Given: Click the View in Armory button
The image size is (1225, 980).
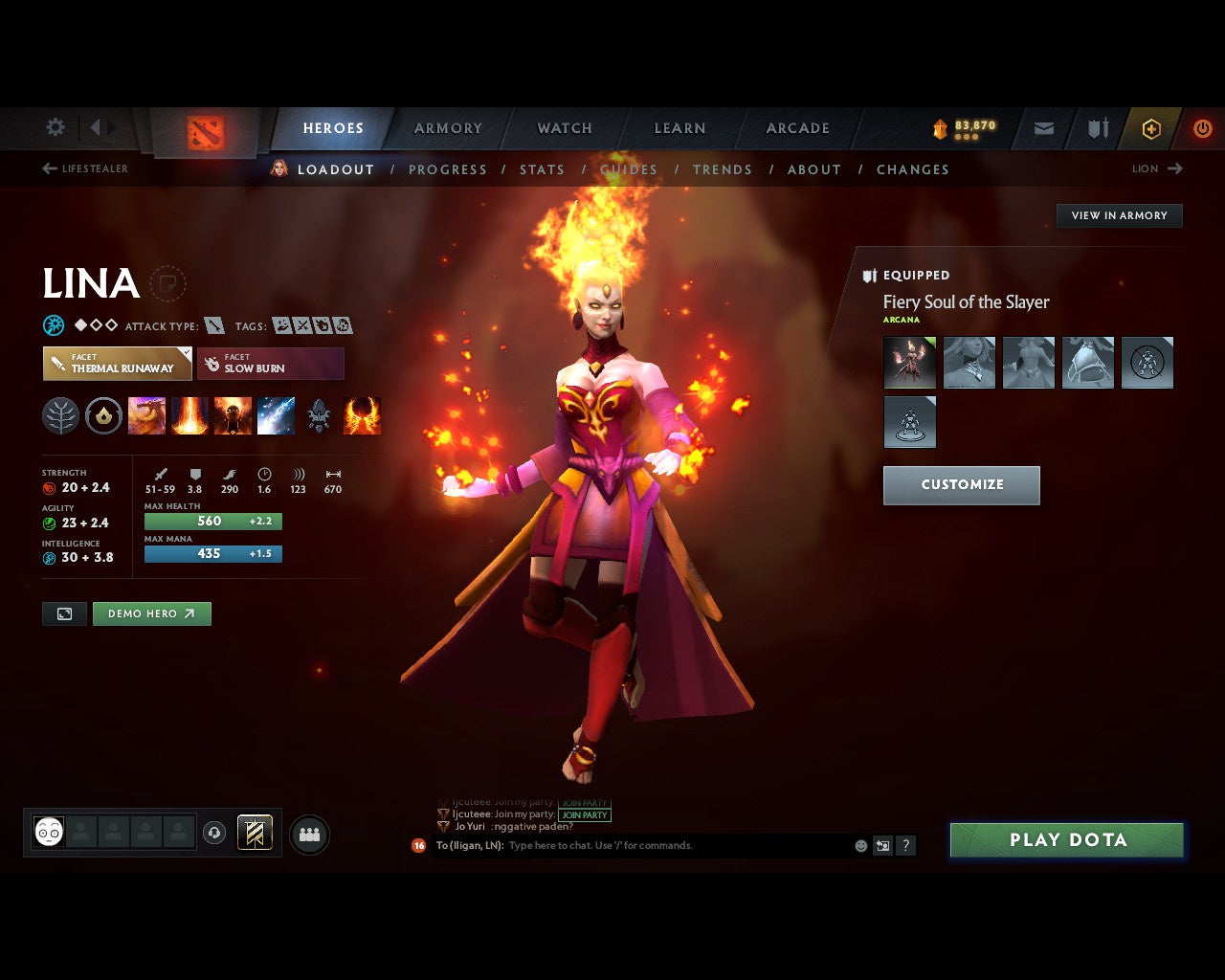Looking at the screenshot, I should coord(1119,215).
